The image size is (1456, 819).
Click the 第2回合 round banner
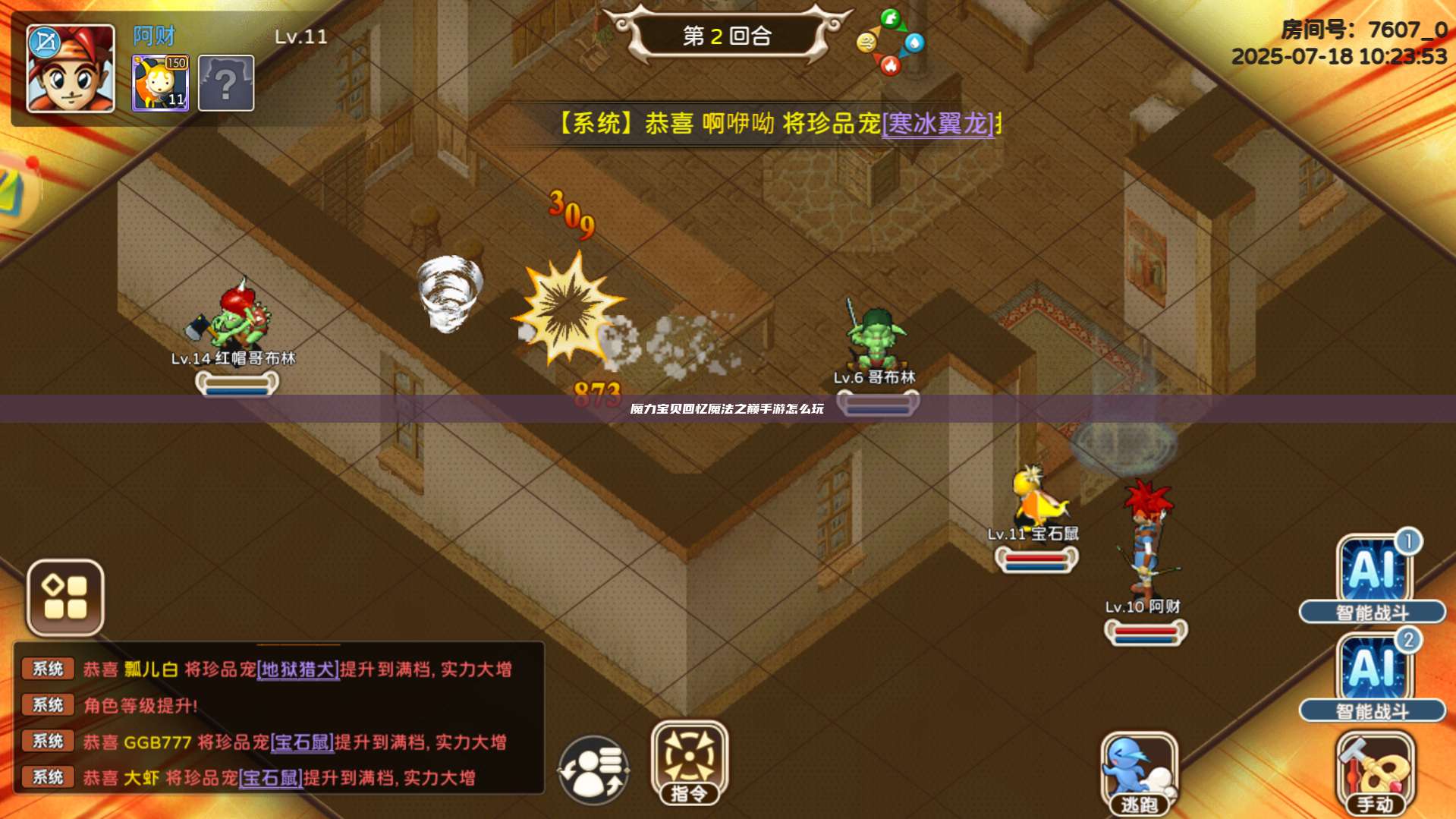[725, 34]
